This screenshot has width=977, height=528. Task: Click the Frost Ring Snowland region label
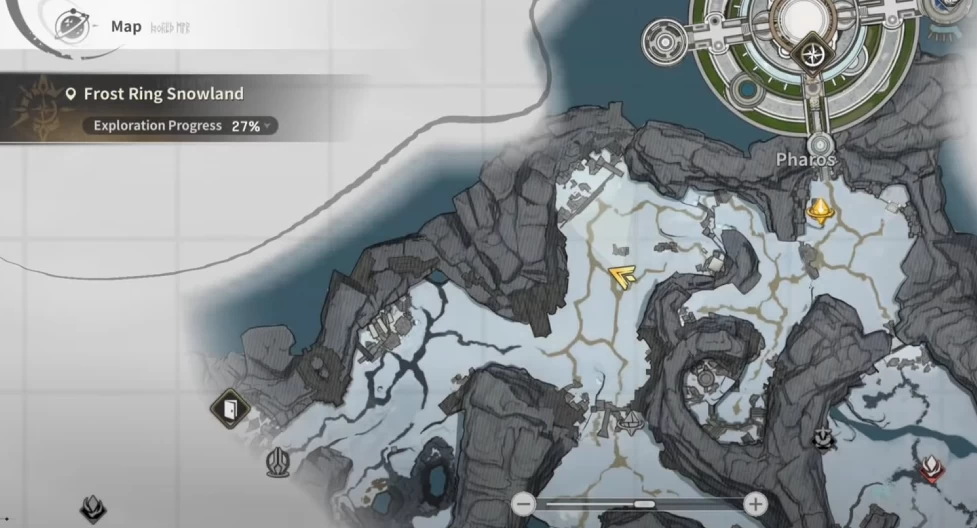point(163,94)
